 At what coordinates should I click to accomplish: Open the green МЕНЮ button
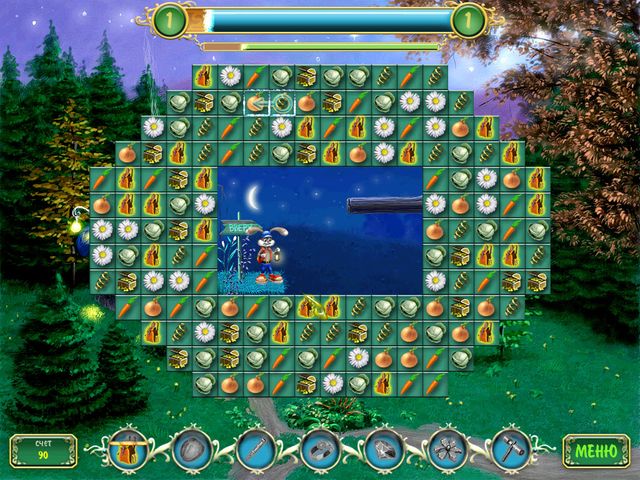(x=596, y=450)
